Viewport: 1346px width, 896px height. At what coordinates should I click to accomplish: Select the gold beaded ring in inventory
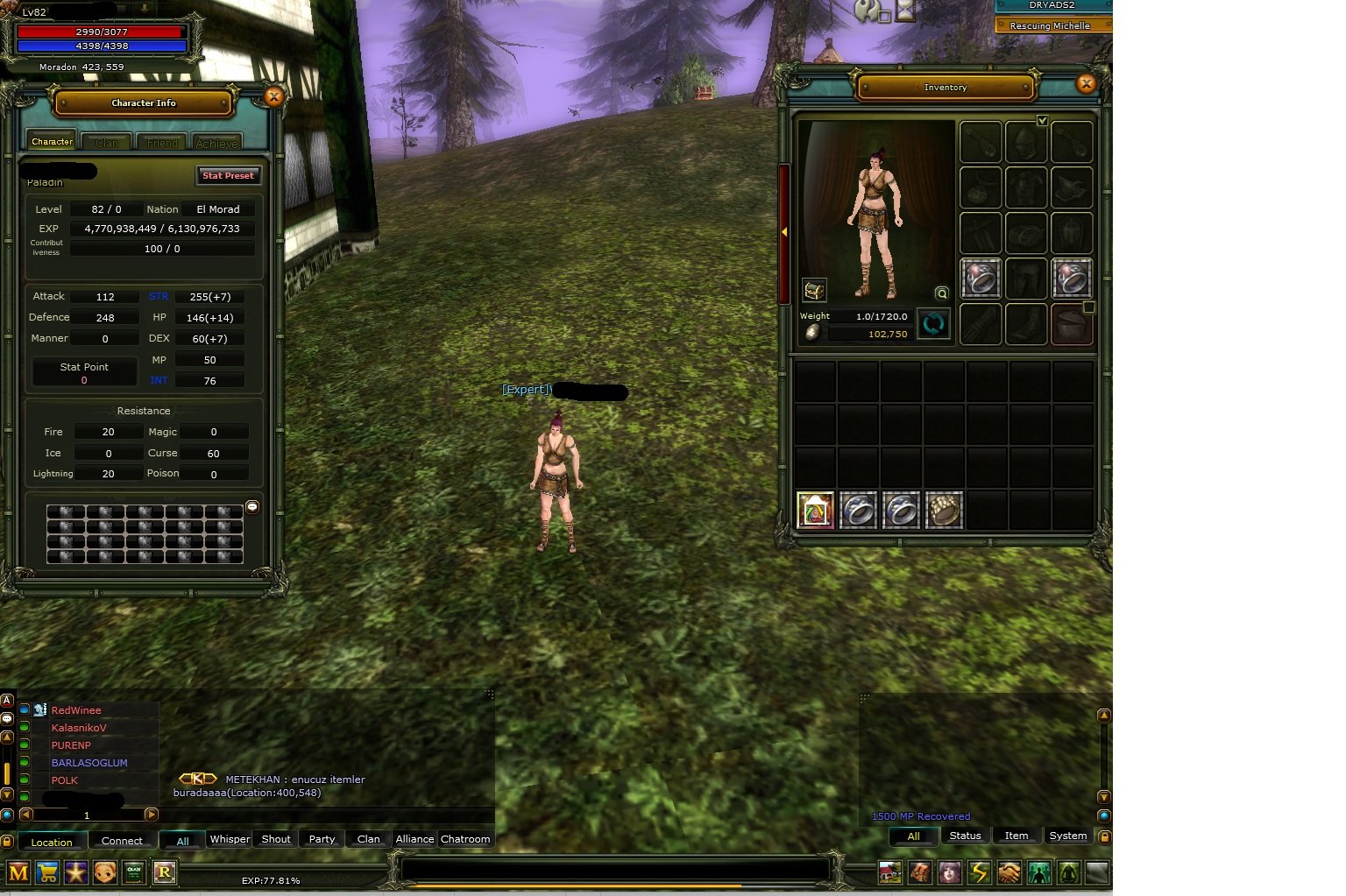click(x=944, y=510)
